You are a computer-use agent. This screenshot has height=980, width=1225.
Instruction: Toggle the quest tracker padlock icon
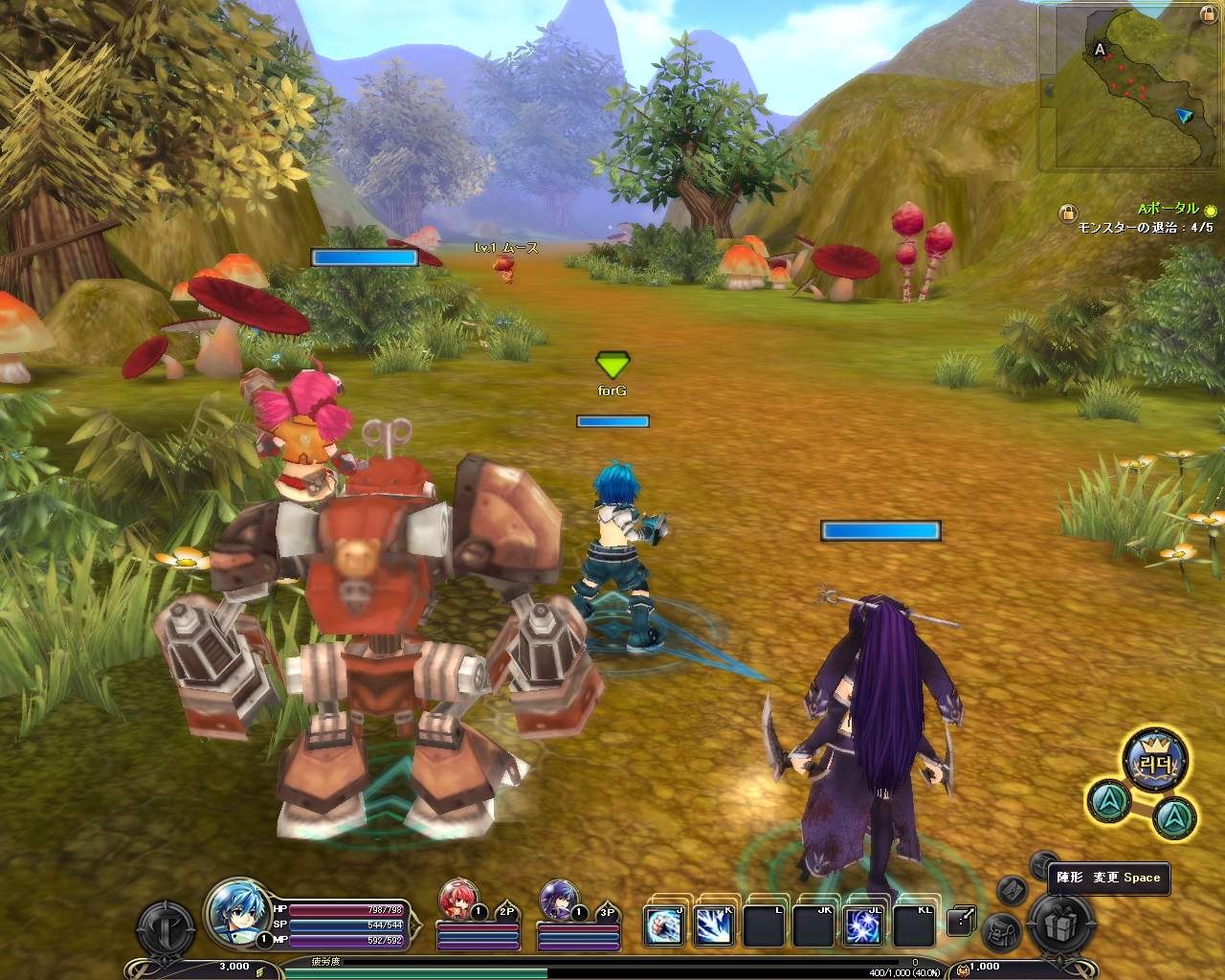pos(1067,213)
